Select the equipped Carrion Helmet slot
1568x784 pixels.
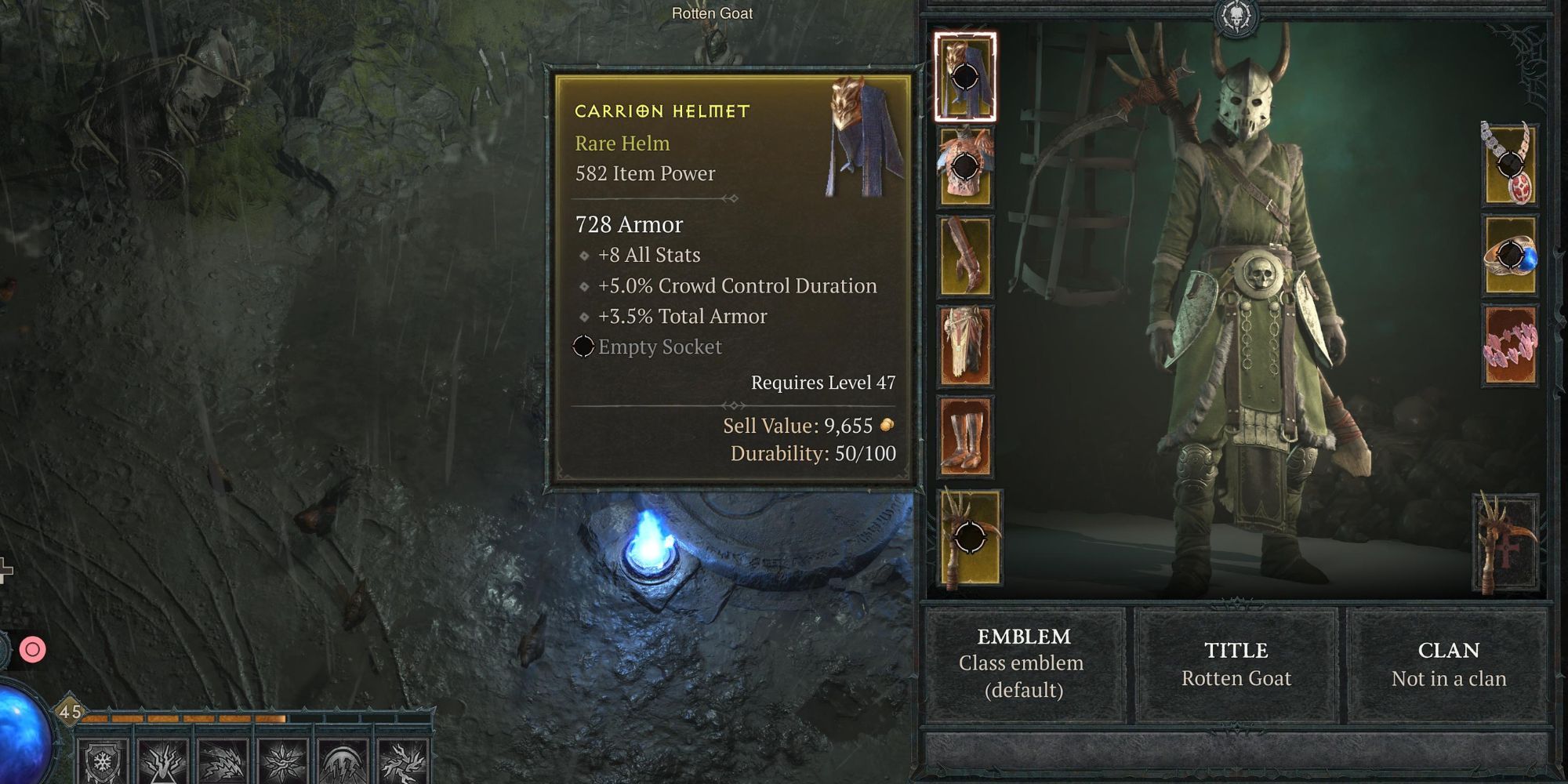click(966, 78)
